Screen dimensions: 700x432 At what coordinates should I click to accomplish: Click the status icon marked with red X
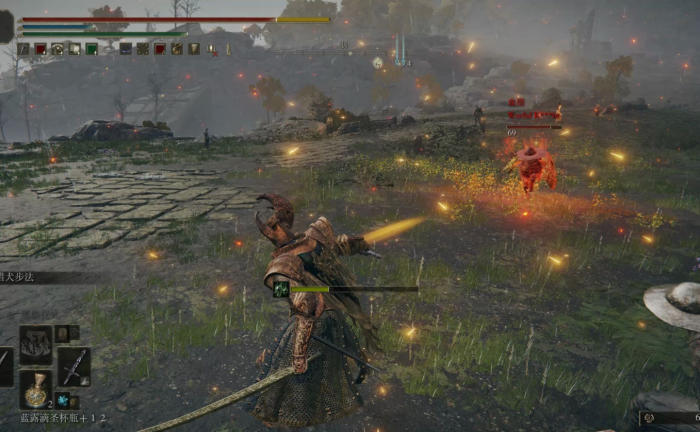click(211, 48)
